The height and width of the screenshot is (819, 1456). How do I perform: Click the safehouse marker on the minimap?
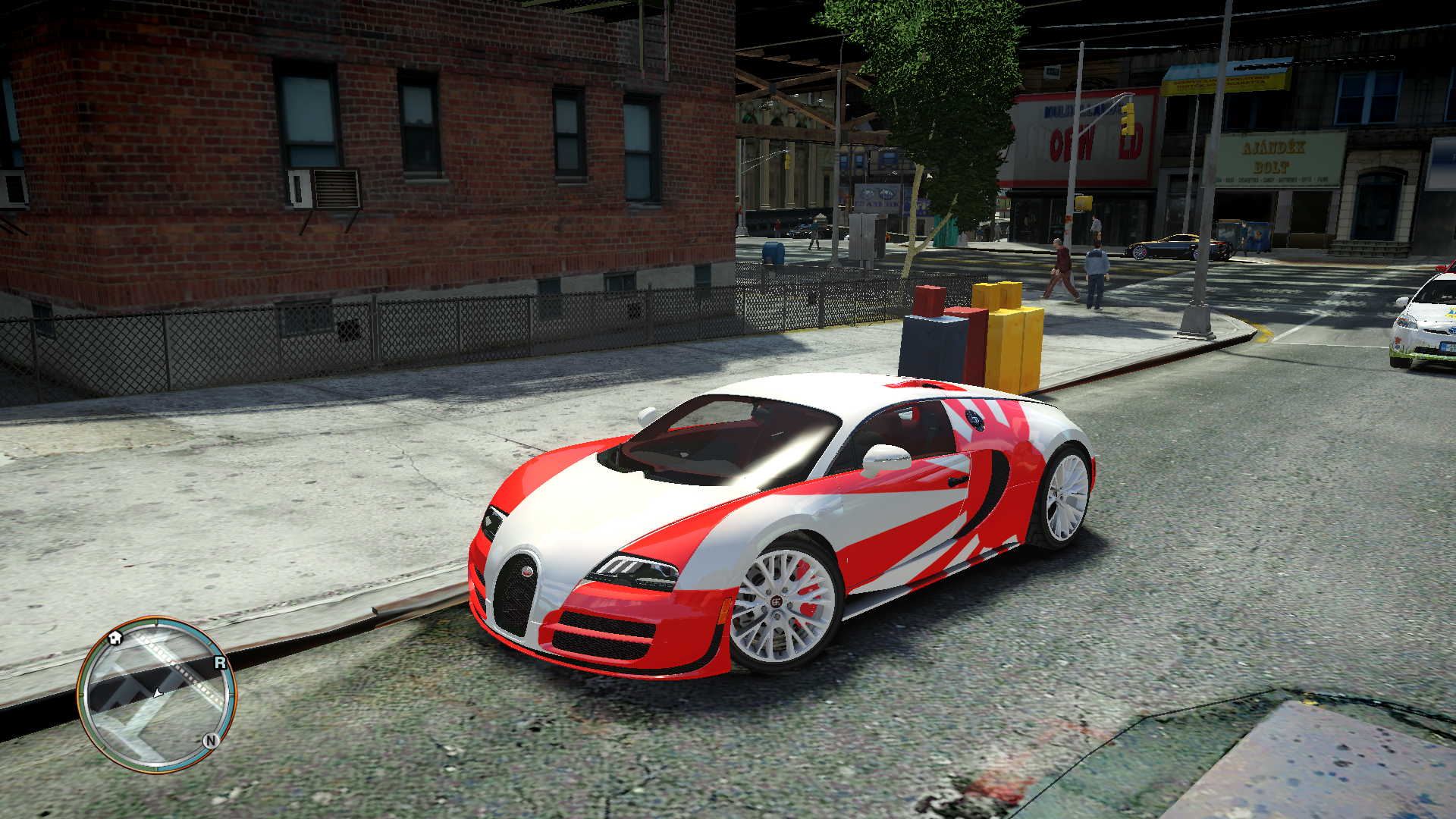(115, 637)
